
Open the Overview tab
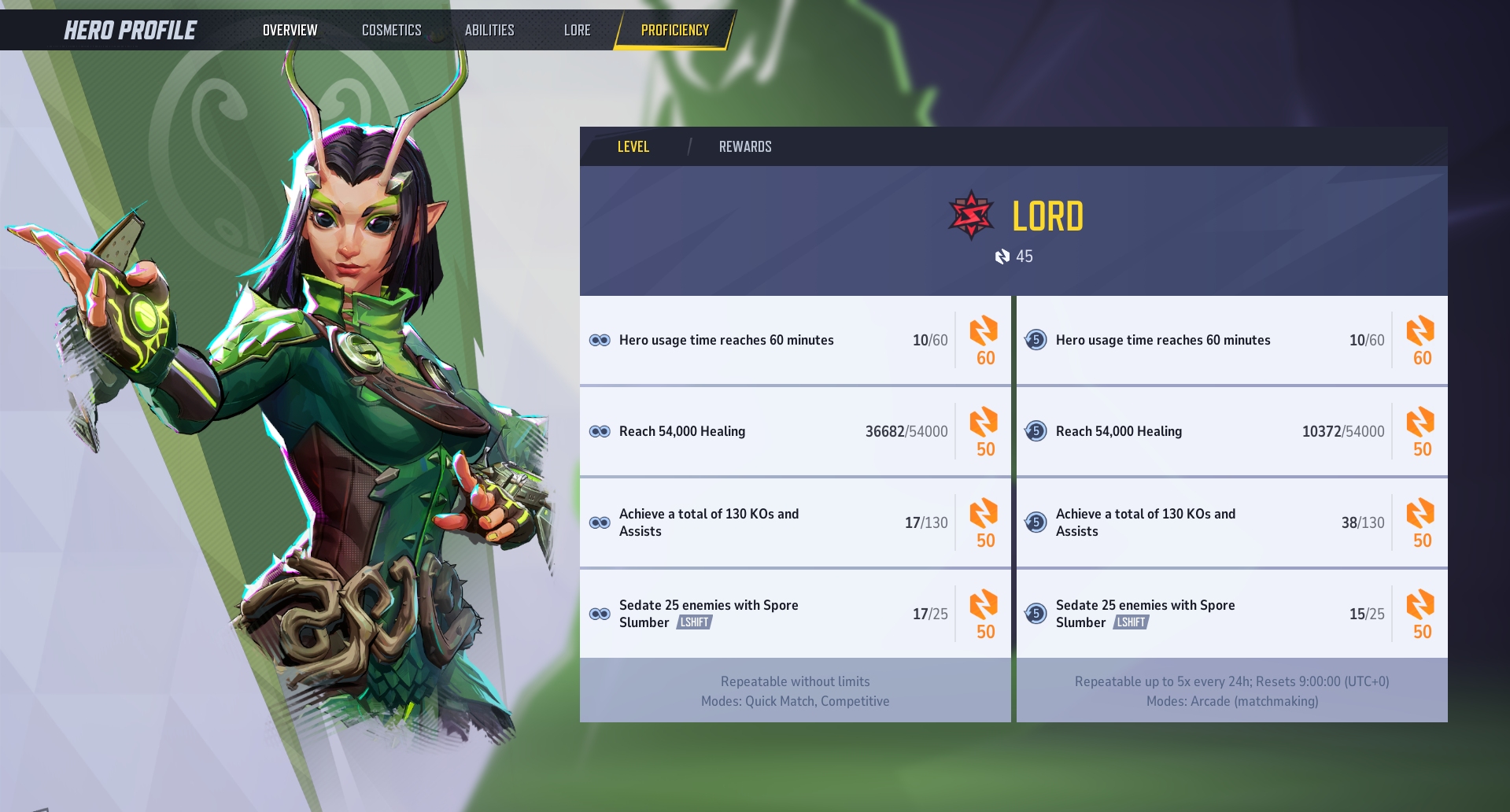290,30
